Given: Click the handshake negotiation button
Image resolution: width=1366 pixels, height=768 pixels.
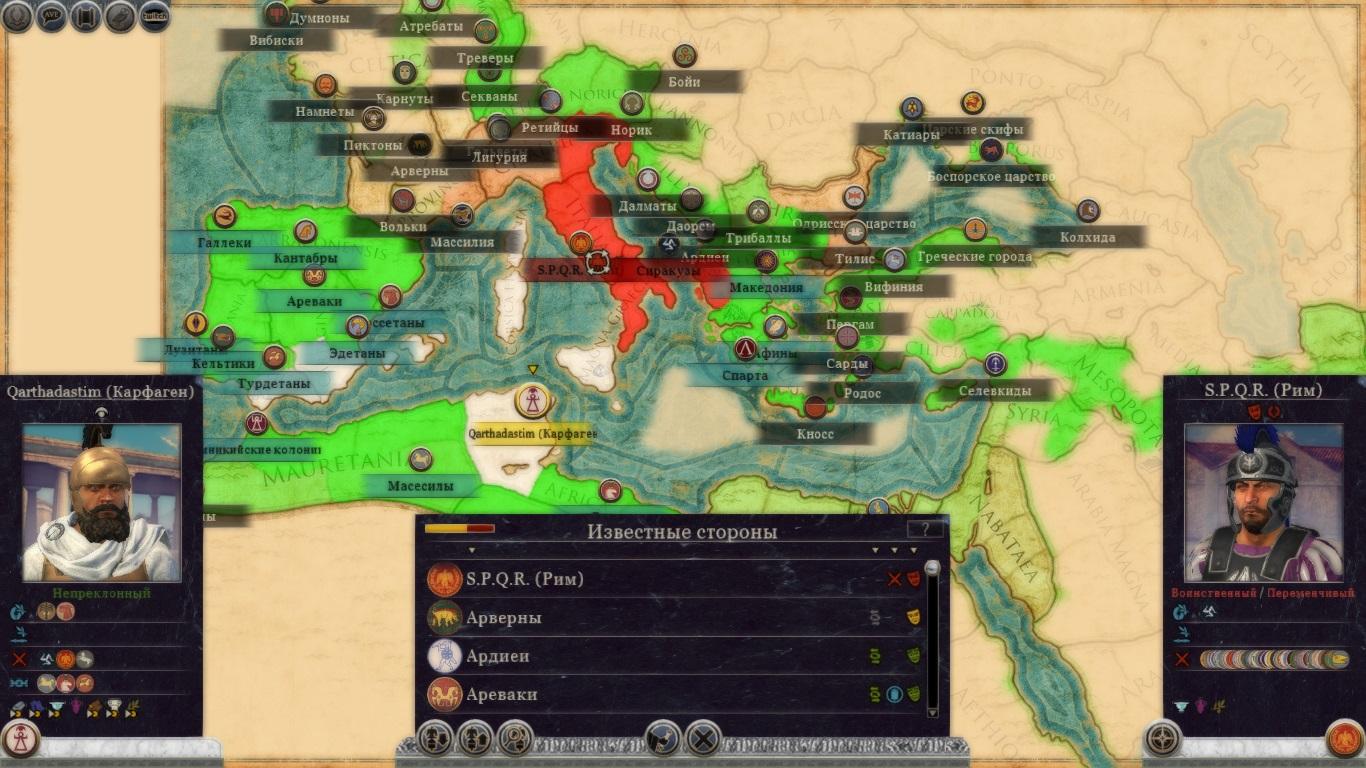Looking at the screenshot, I should pyautogui.click(x=664, y=739).
